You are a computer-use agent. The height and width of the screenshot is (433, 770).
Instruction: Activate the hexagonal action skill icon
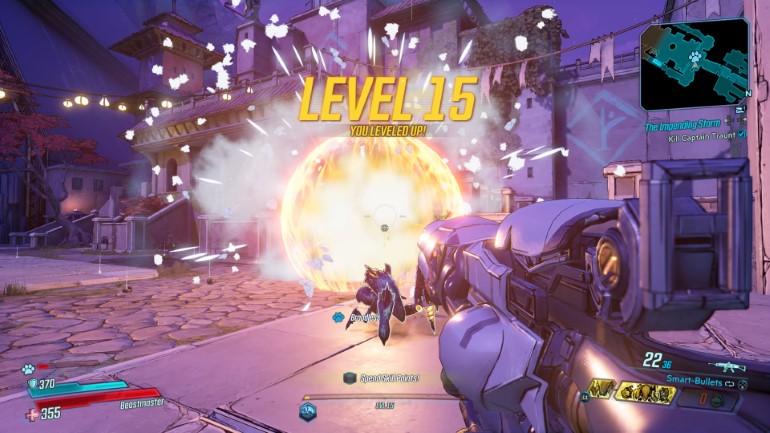pos(307,410)
